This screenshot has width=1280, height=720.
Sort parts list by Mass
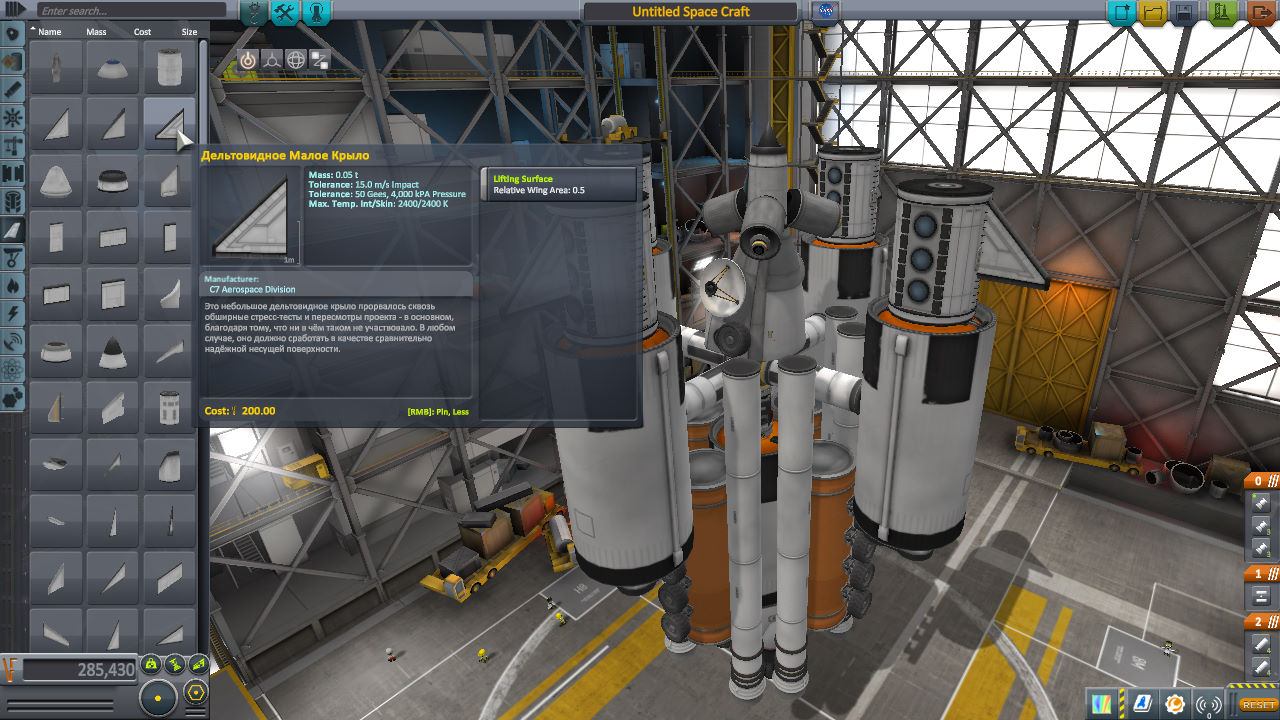96,32
